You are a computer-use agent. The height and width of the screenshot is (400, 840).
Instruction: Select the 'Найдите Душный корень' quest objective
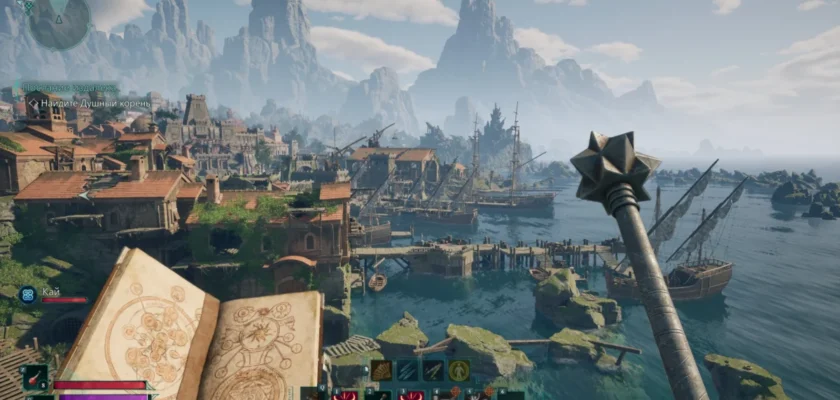(x=88, y=102)
